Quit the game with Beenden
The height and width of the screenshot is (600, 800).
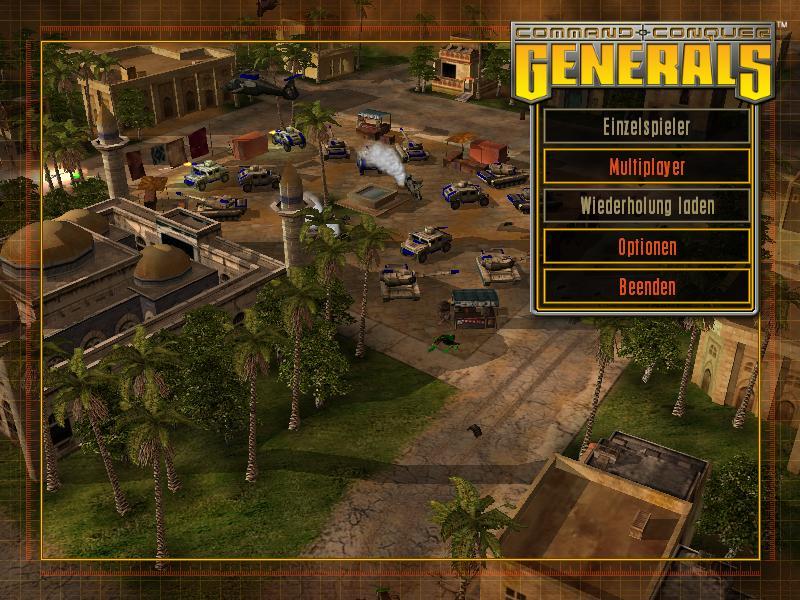646,287
